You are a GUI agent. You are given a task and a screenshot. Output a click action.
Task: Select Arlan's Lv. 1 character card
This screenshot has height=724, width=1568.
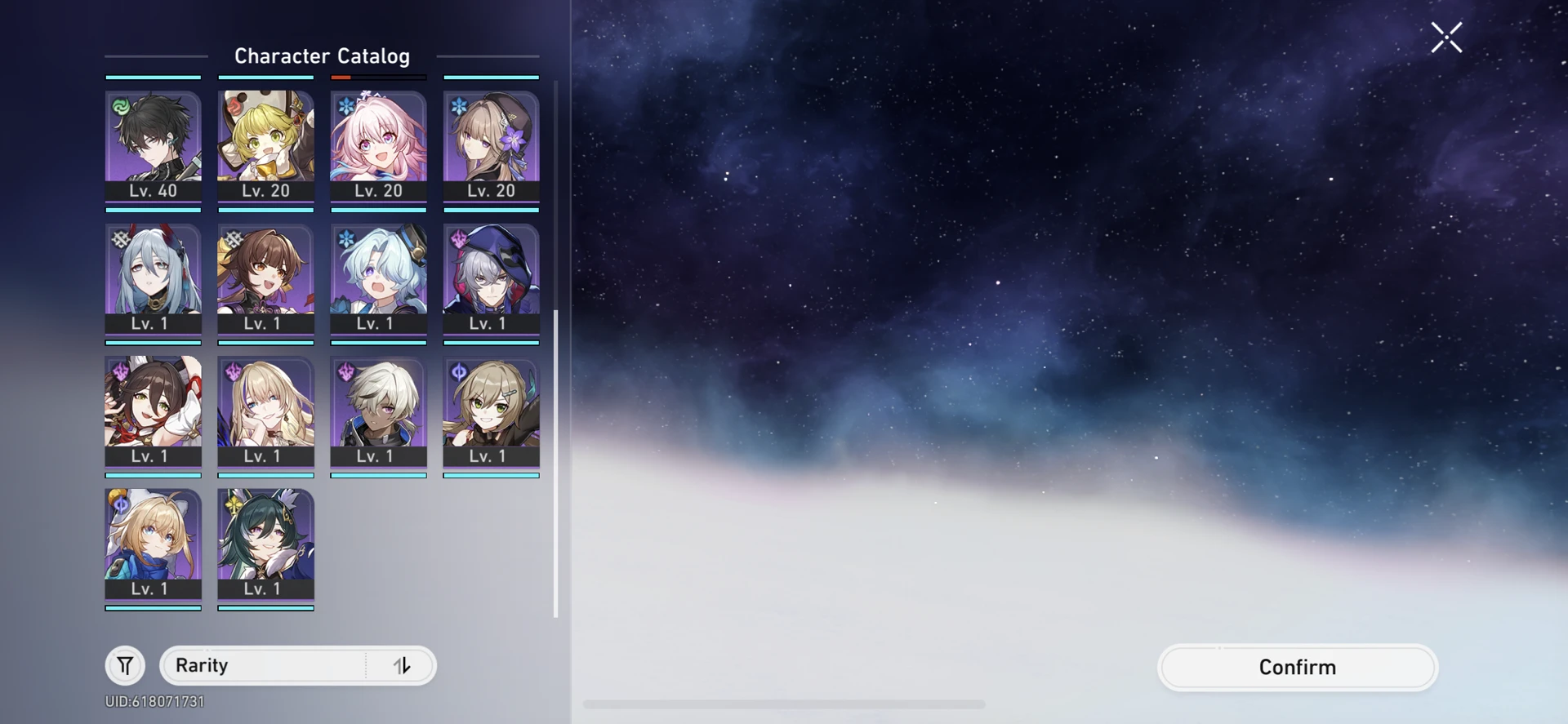pos(377,412)
